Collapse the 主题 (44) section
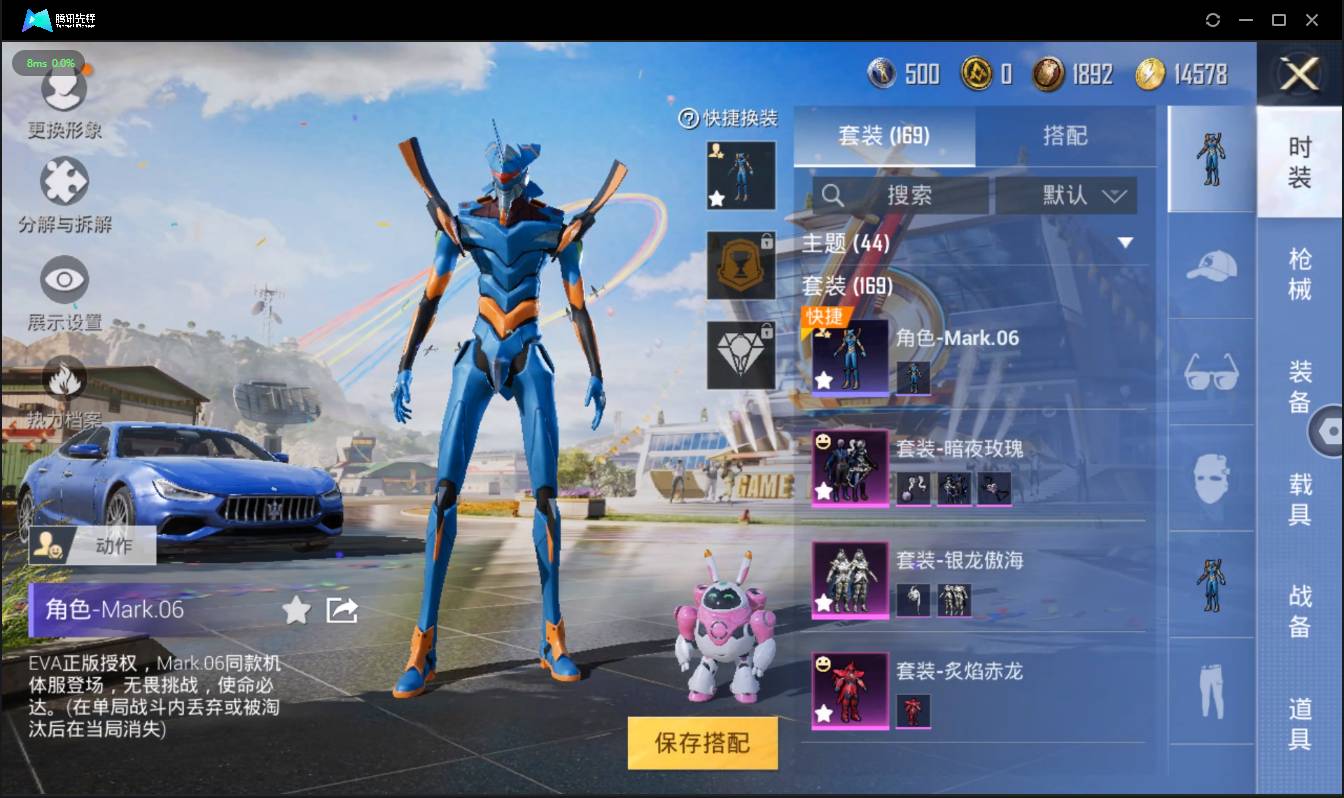1344x798 pixels. [x=1125, y=243]
